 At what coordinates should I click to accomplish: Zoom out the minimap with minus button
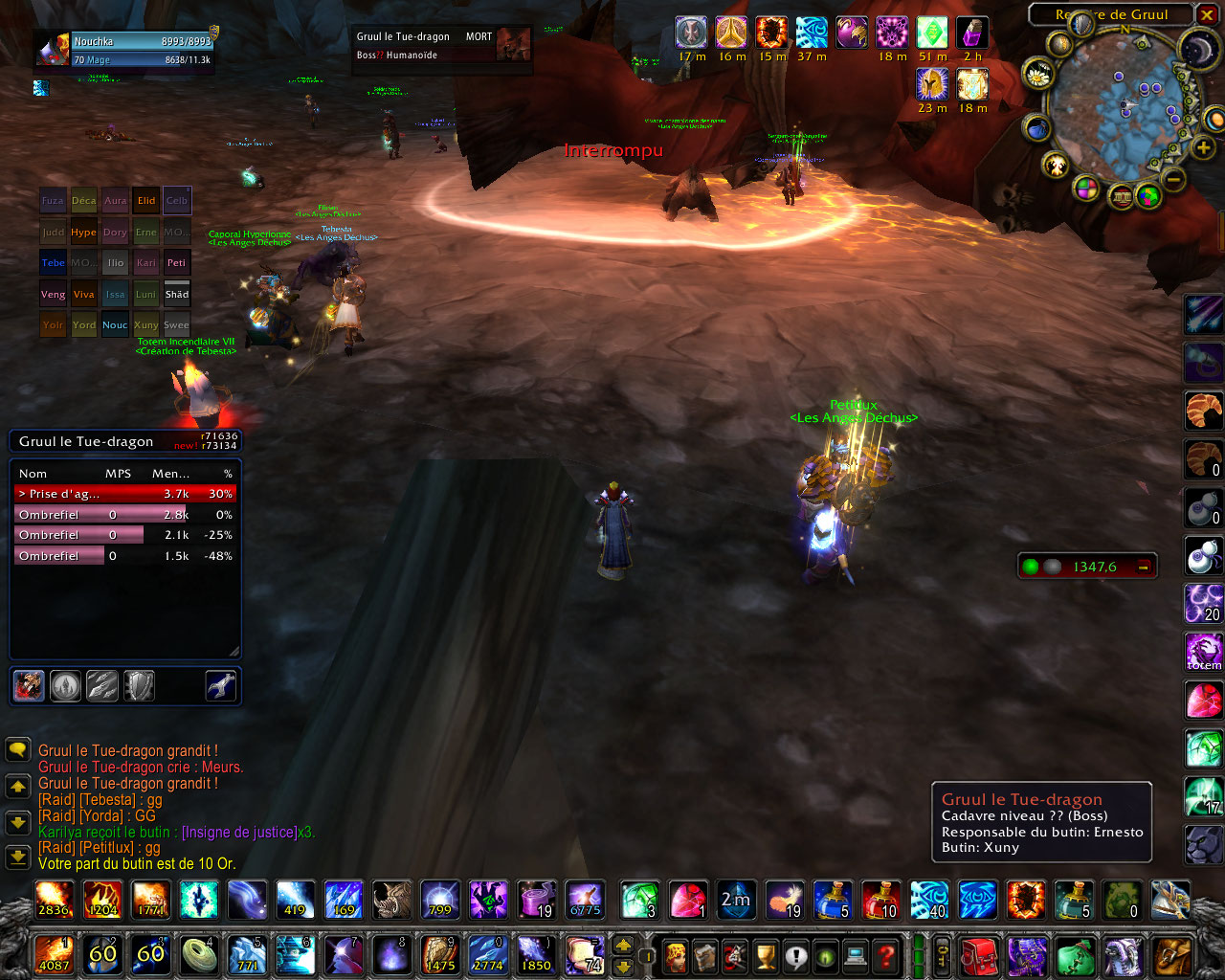[x=1175, y=179]
